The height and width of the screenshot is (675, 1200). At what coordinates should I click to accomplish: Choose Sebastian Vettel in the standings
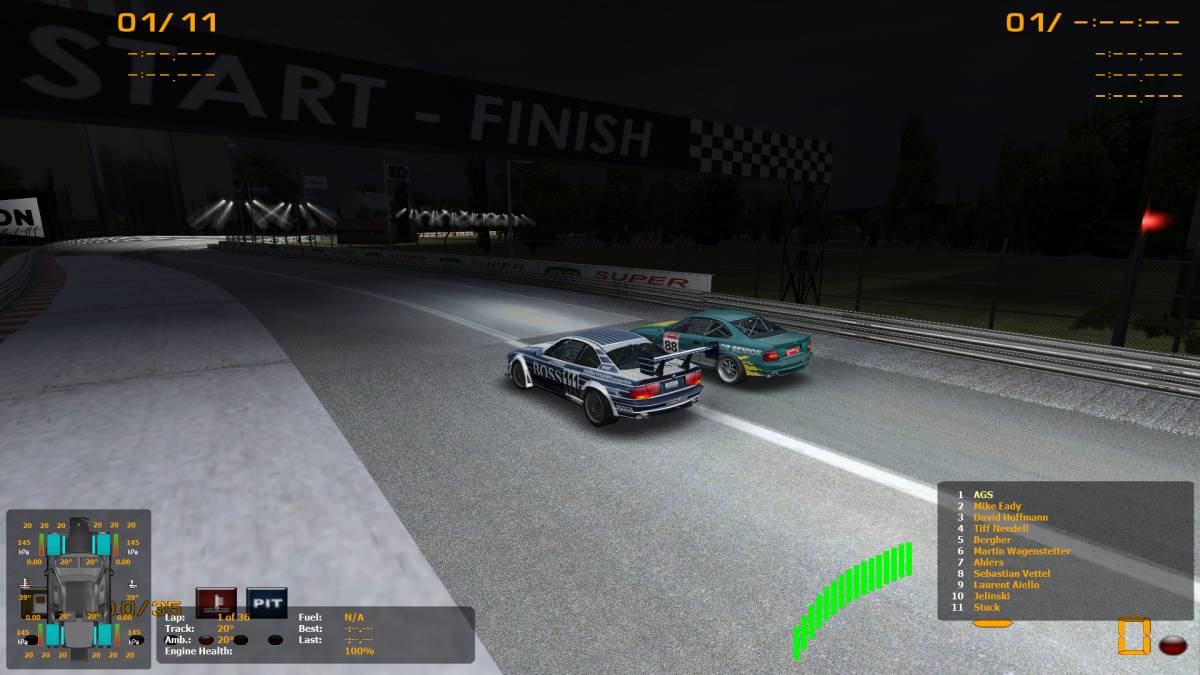point(1012,573)
